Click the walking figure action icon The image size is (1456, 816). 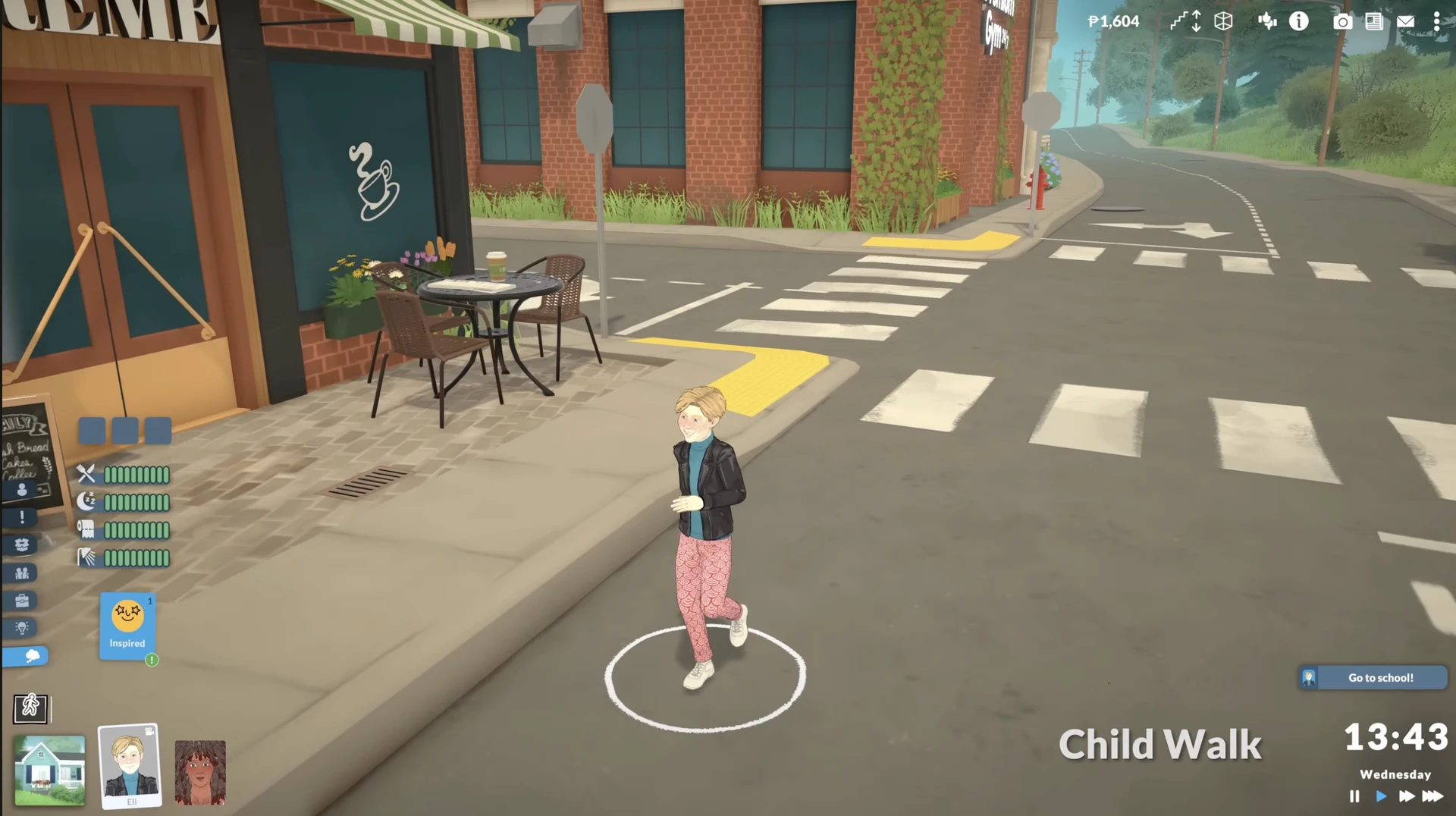coord(30,708)
